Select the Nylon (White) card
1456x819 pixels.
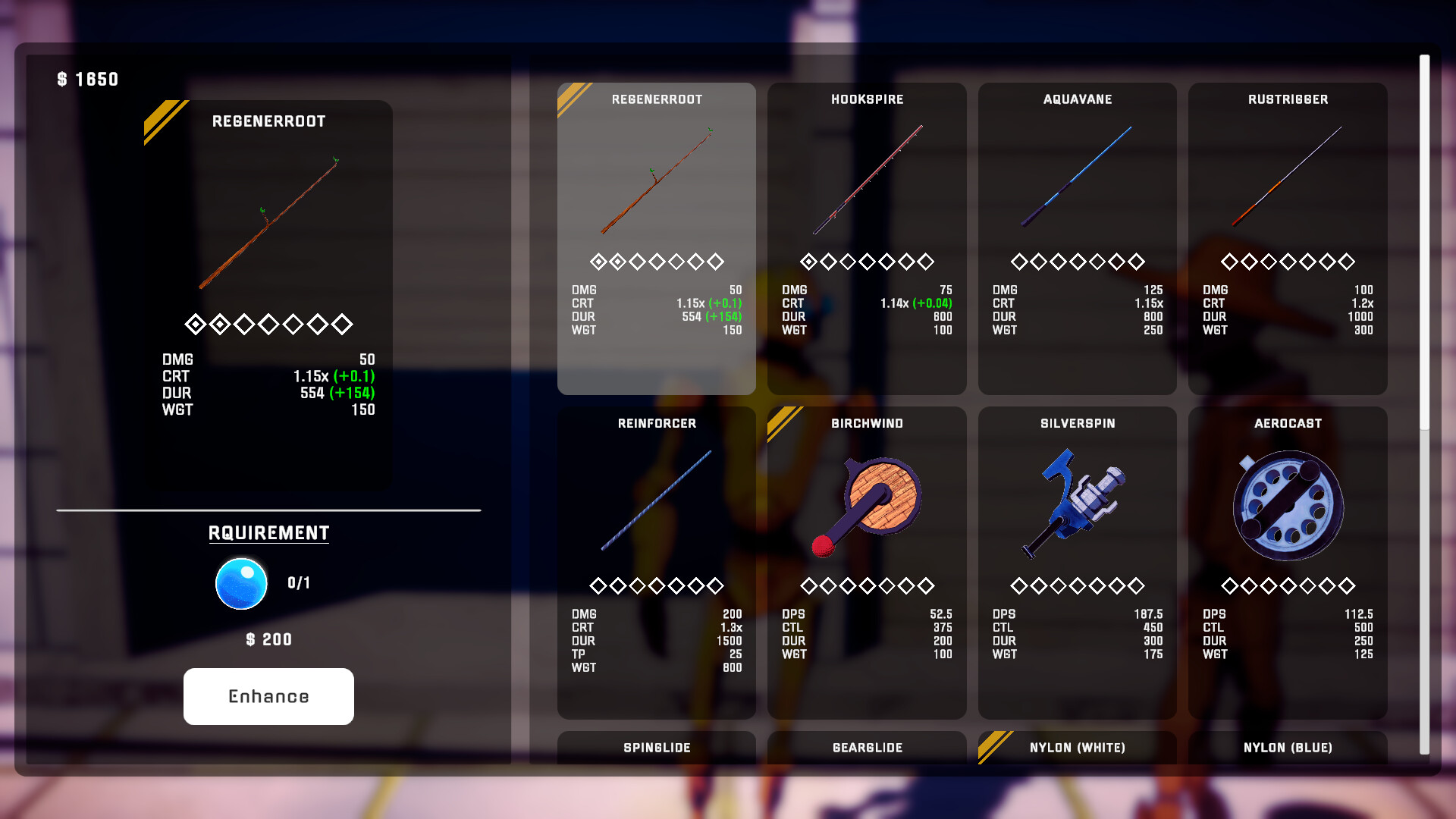click(x=1077, y=748)
